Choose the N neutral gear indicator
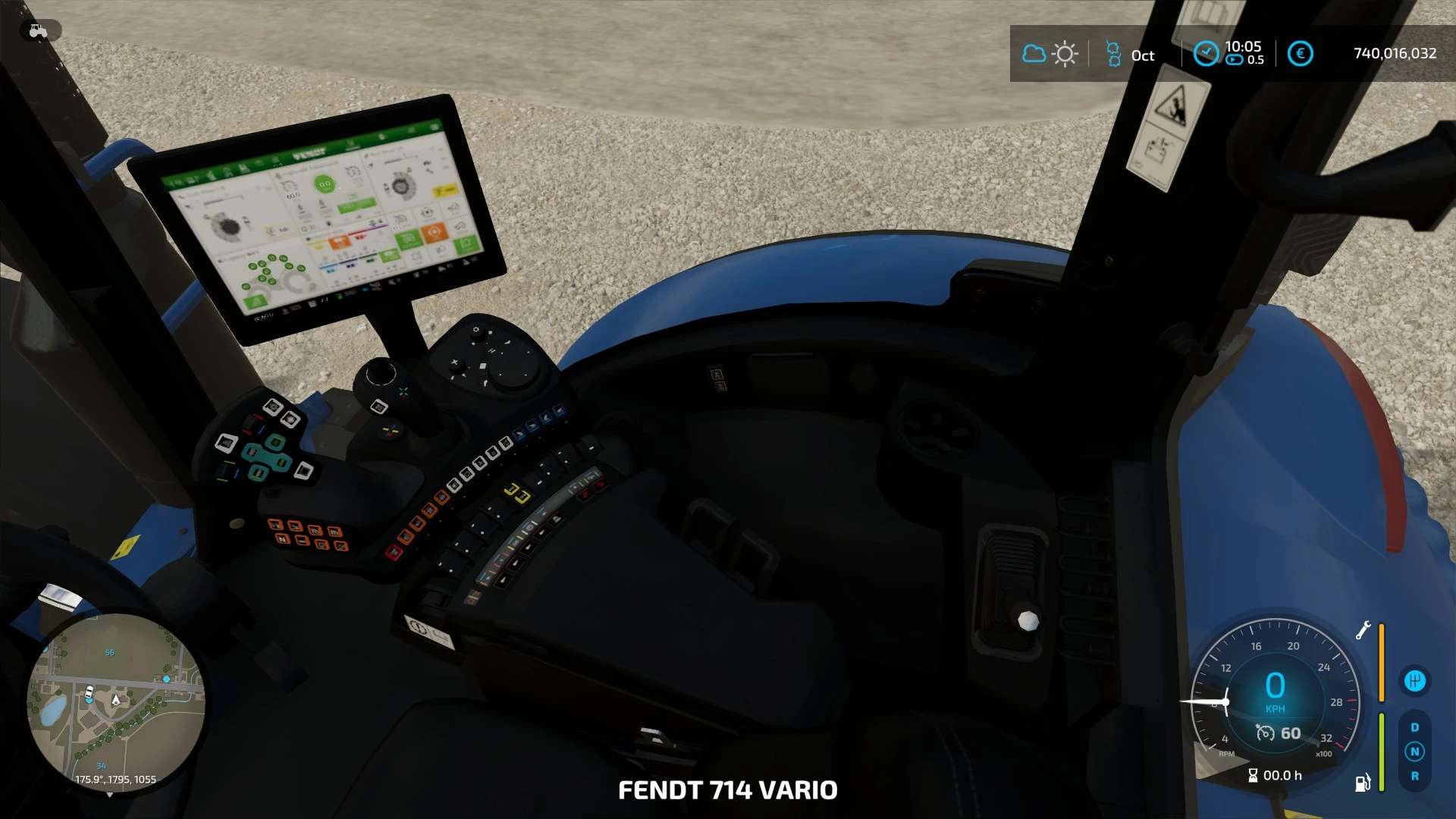This screenshot has width=1456, height=819. tap(1414, 752)
